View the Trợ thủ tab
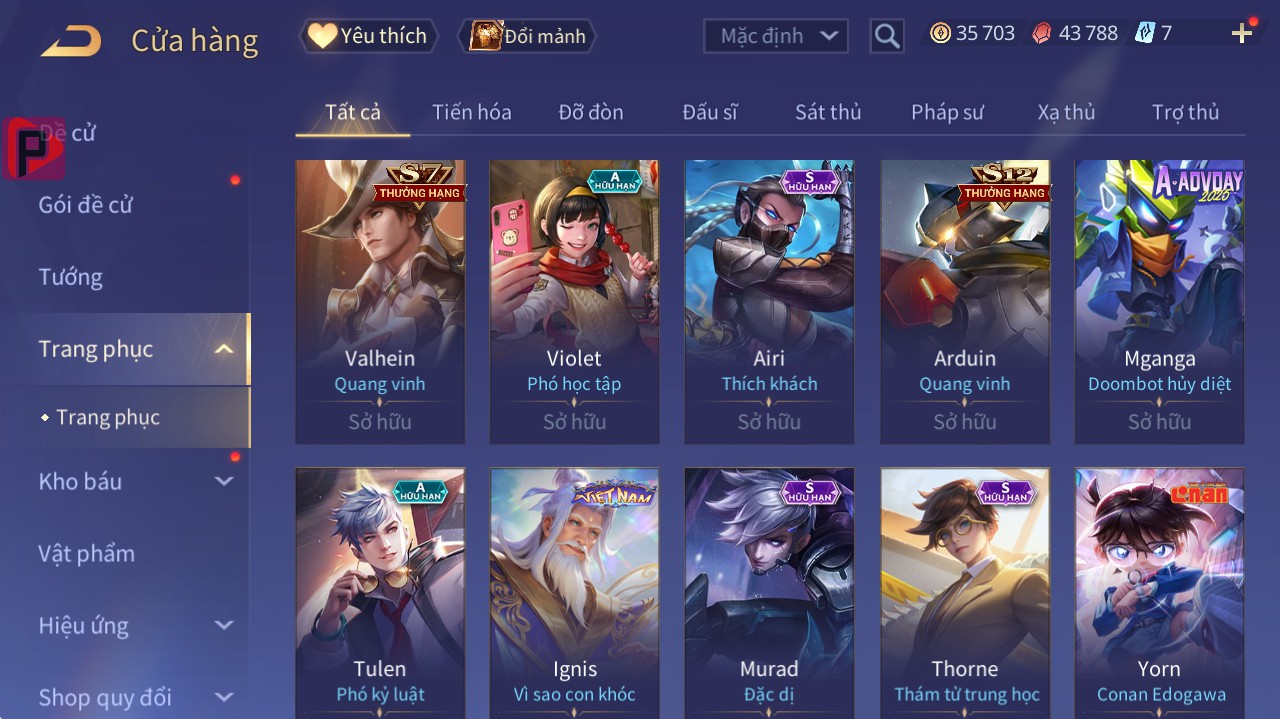 pyautogui.click(x=1185, y=112)
